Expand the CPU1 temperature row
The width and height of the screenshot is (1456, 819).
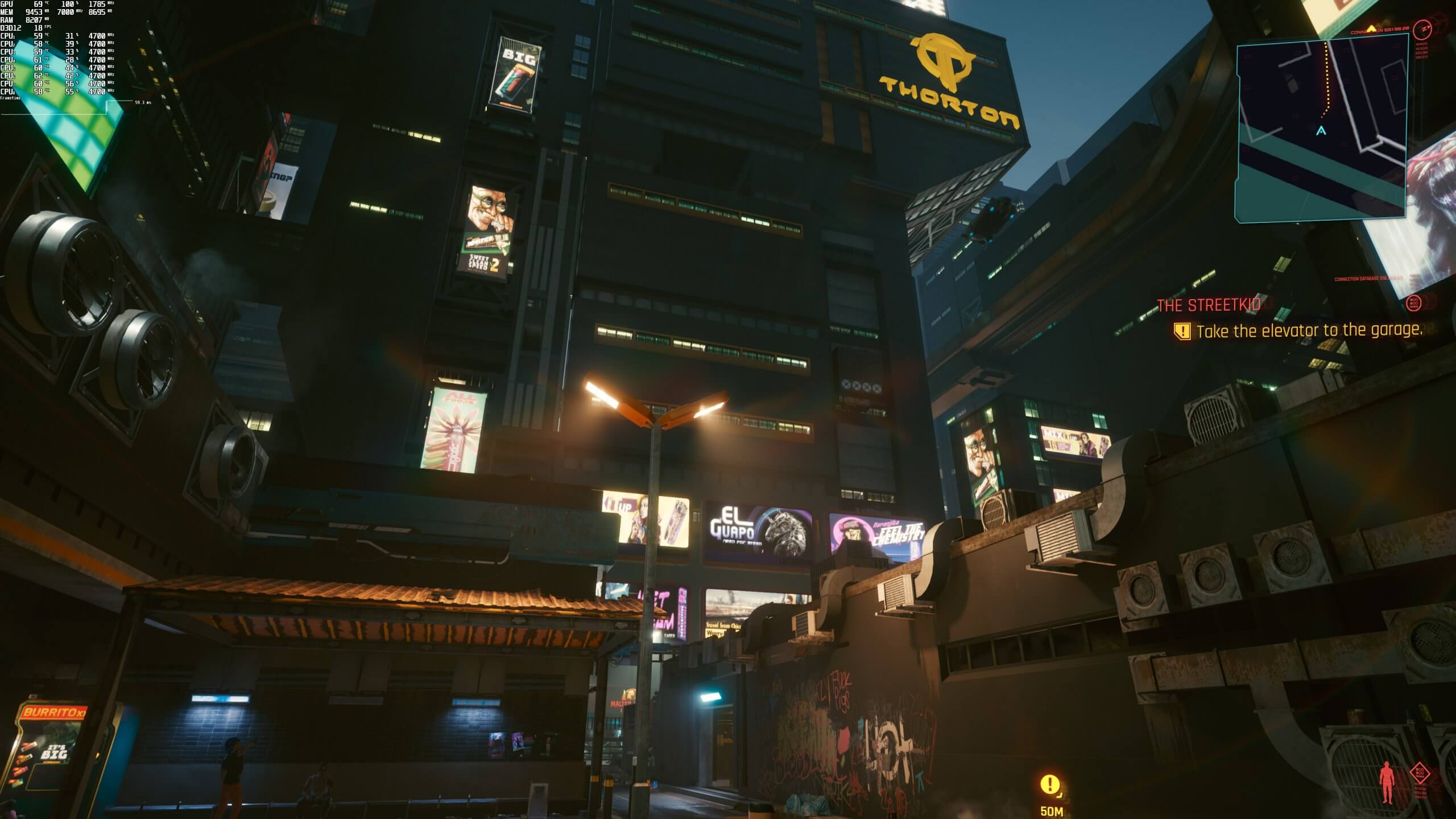tap(34, 36)
